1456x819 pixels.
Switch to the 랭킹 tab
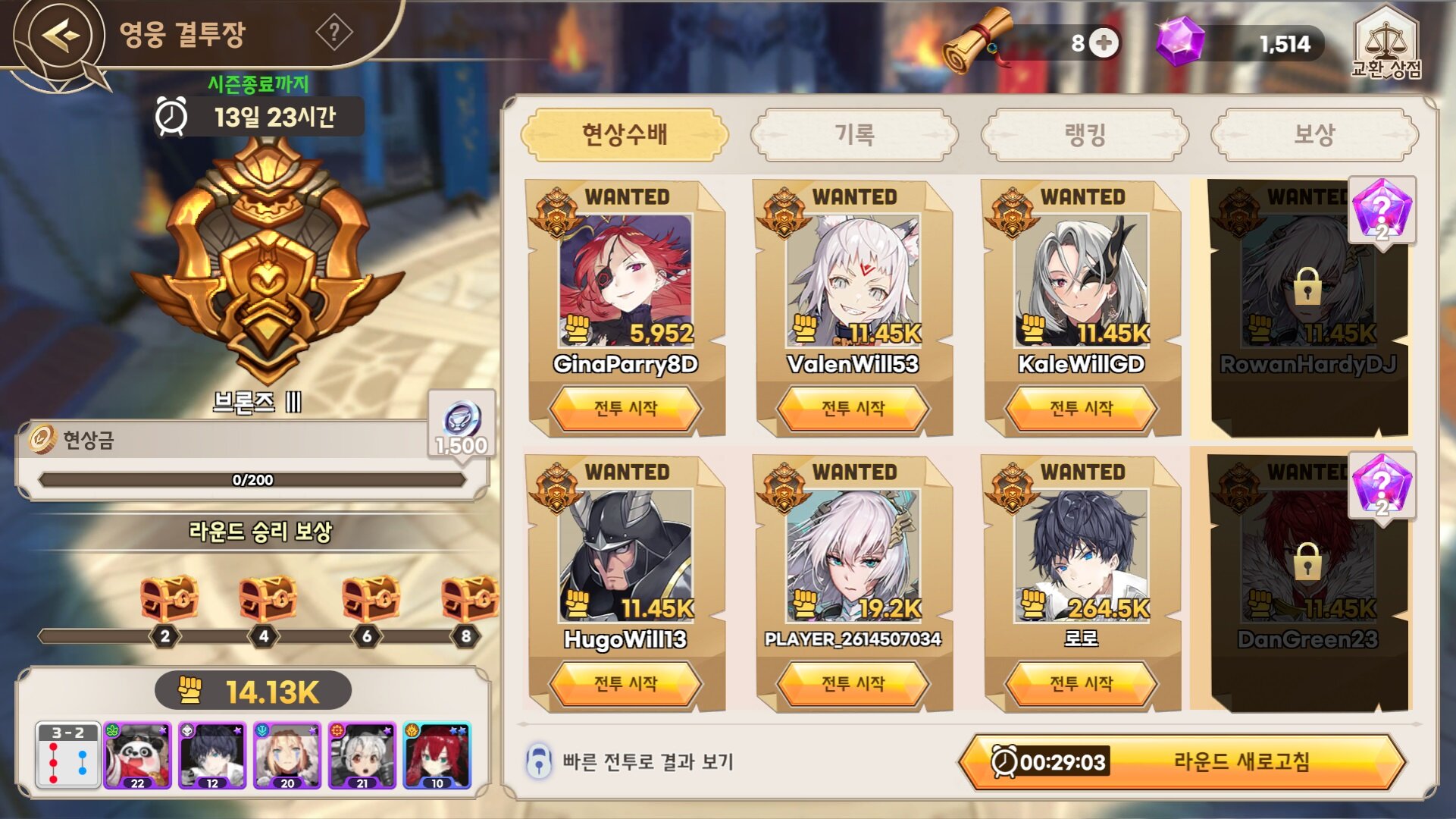(x=1085, y=135)
